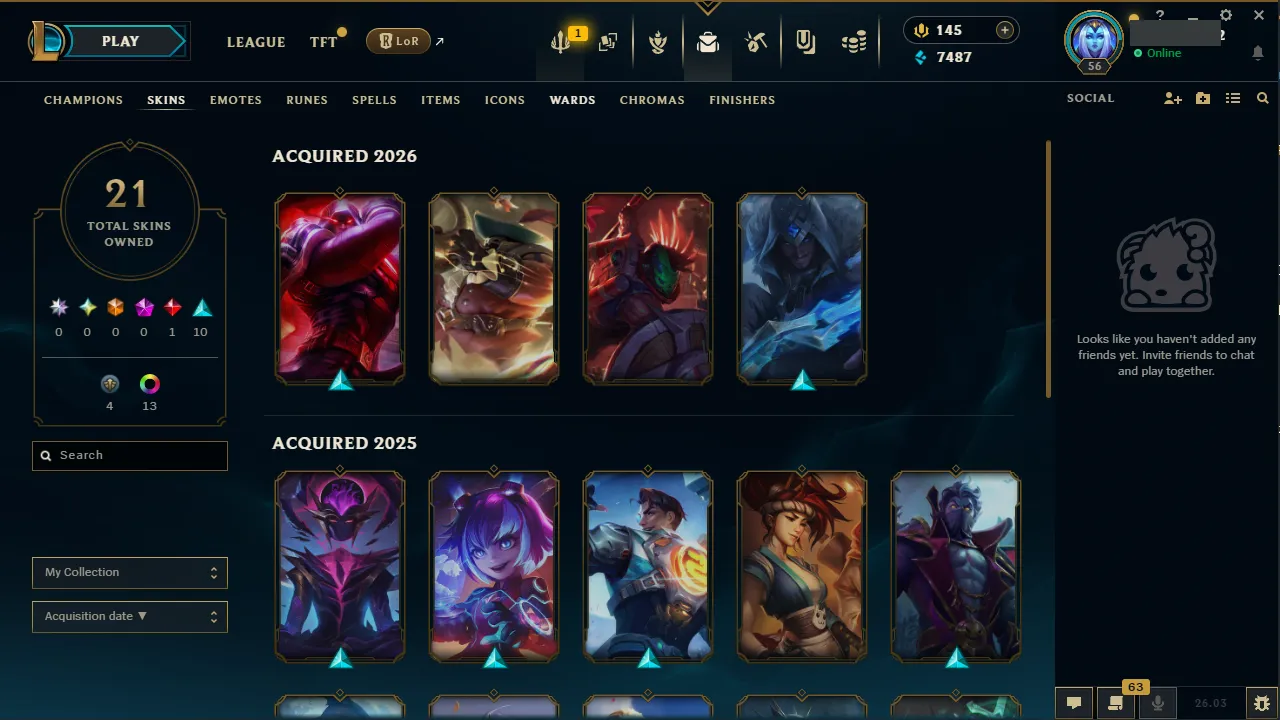Click the add friend icon in Social panel

click(x=1172, y=98)
